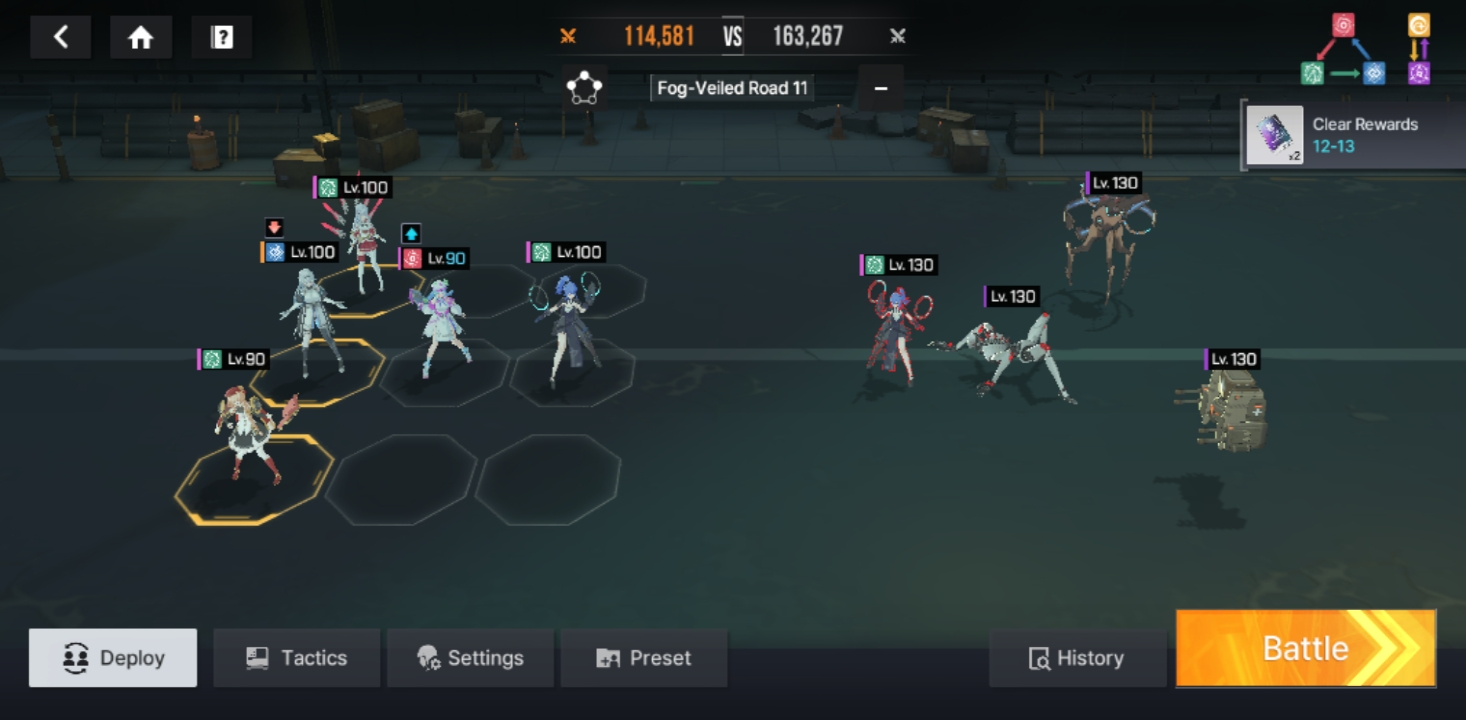Go back using the arrow button

click(61, 38)
